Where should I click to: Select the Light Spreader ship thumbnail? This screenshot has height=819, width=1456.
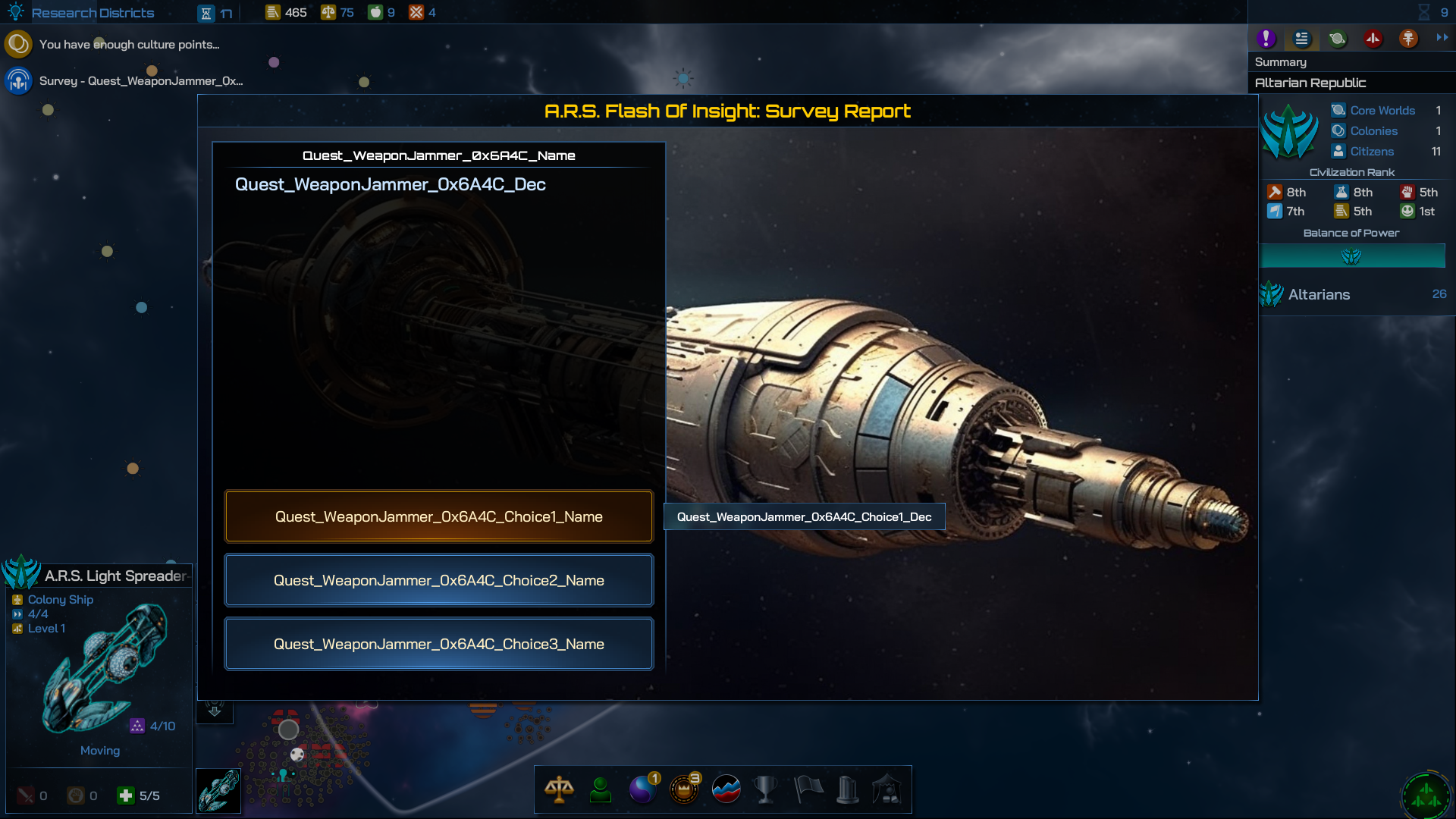(x=218, y=791)
